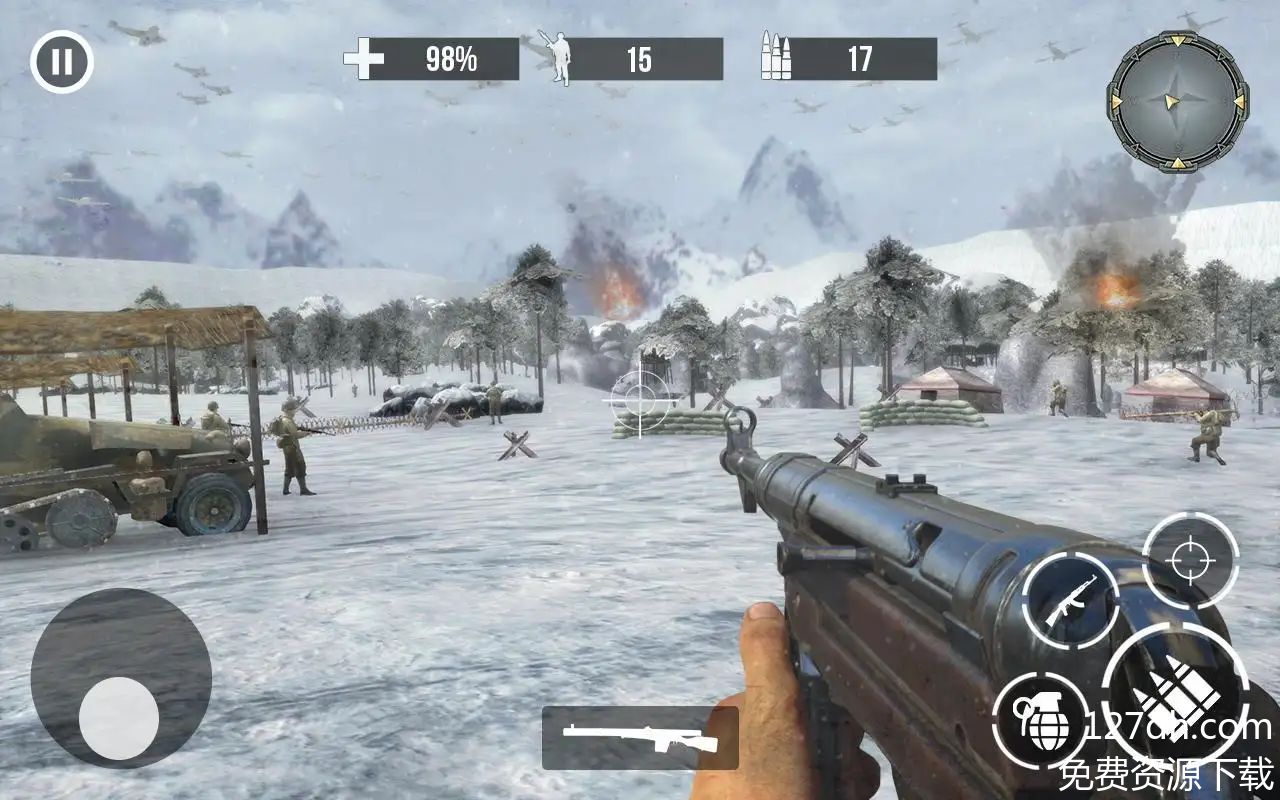
Task: Aim down sights with the crosshair button
Action: 1190,561
